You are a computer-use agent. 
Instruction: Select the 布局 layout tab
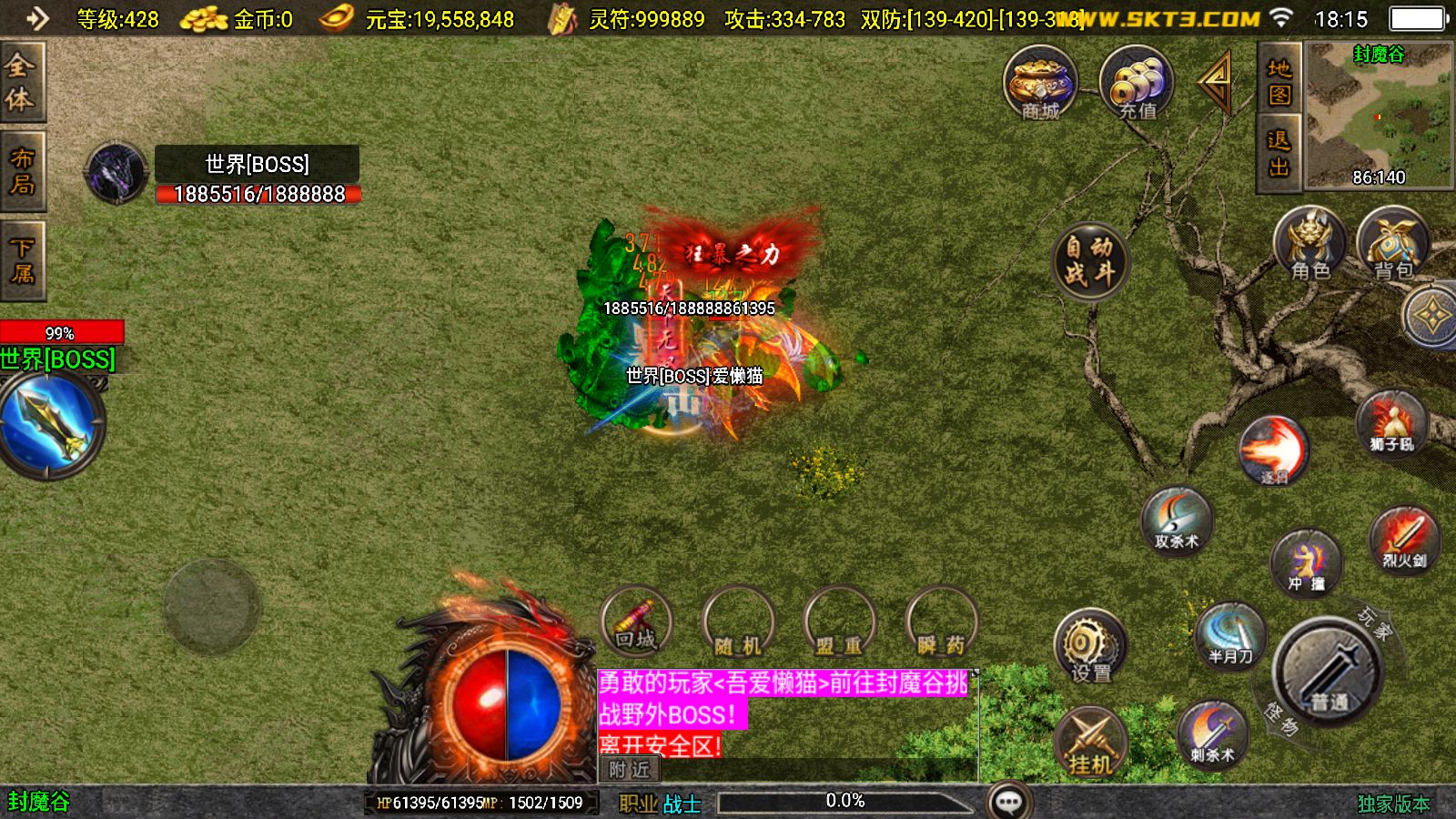point(21,171)
